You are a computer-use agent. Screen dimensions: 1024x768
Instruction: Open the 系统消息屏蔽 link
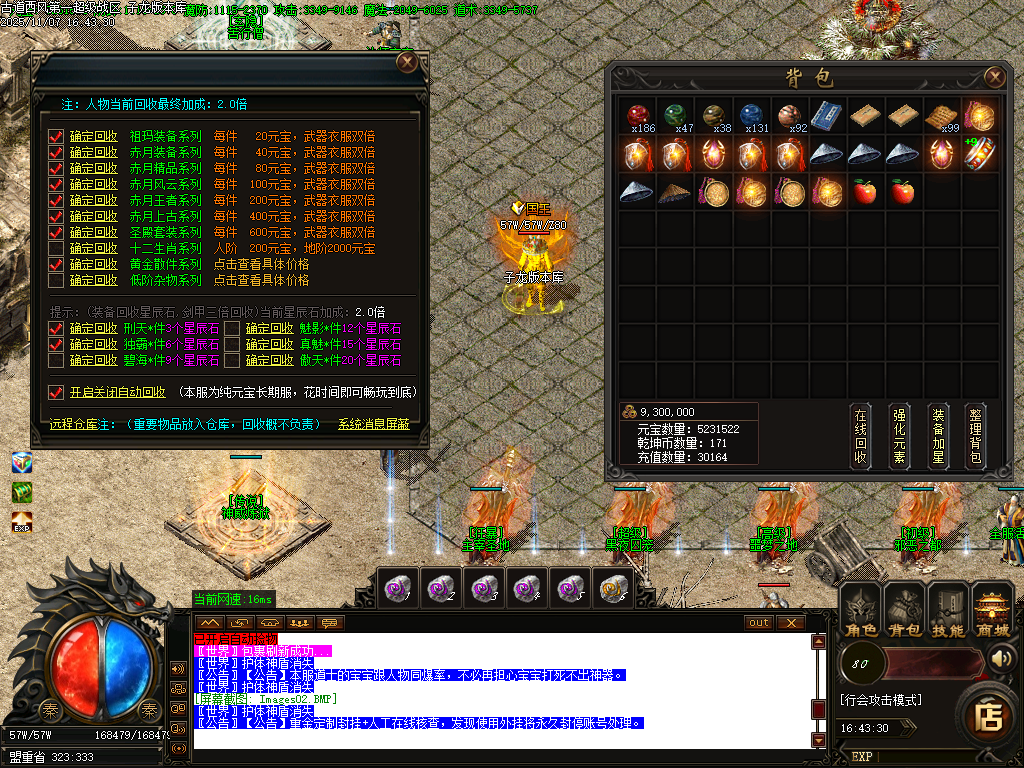pos(373,425)
